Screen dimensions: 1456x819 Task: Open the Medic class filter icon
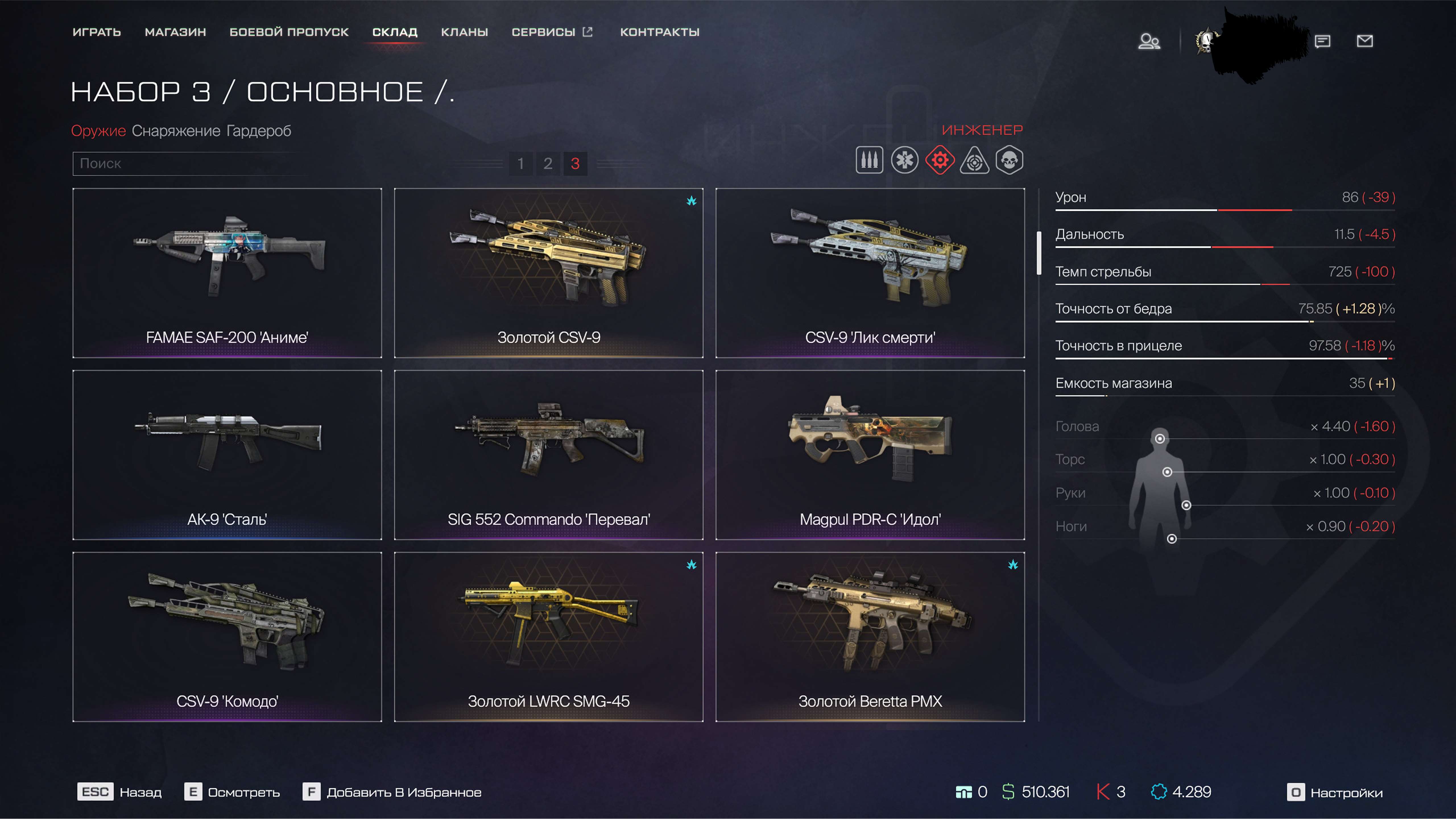(904, 161)
